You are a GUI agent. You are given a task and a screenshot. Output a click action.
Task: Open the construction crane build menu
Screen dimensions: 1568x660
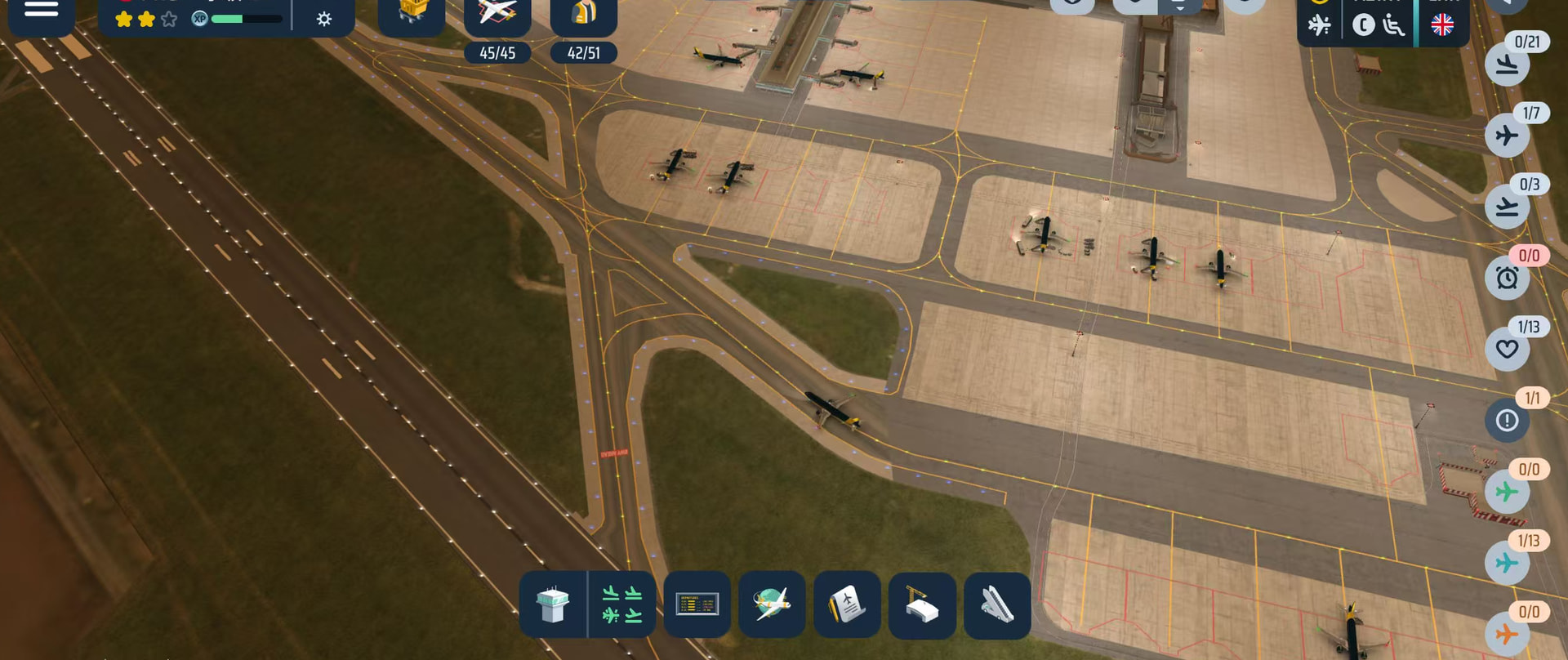tap(922, 605)
